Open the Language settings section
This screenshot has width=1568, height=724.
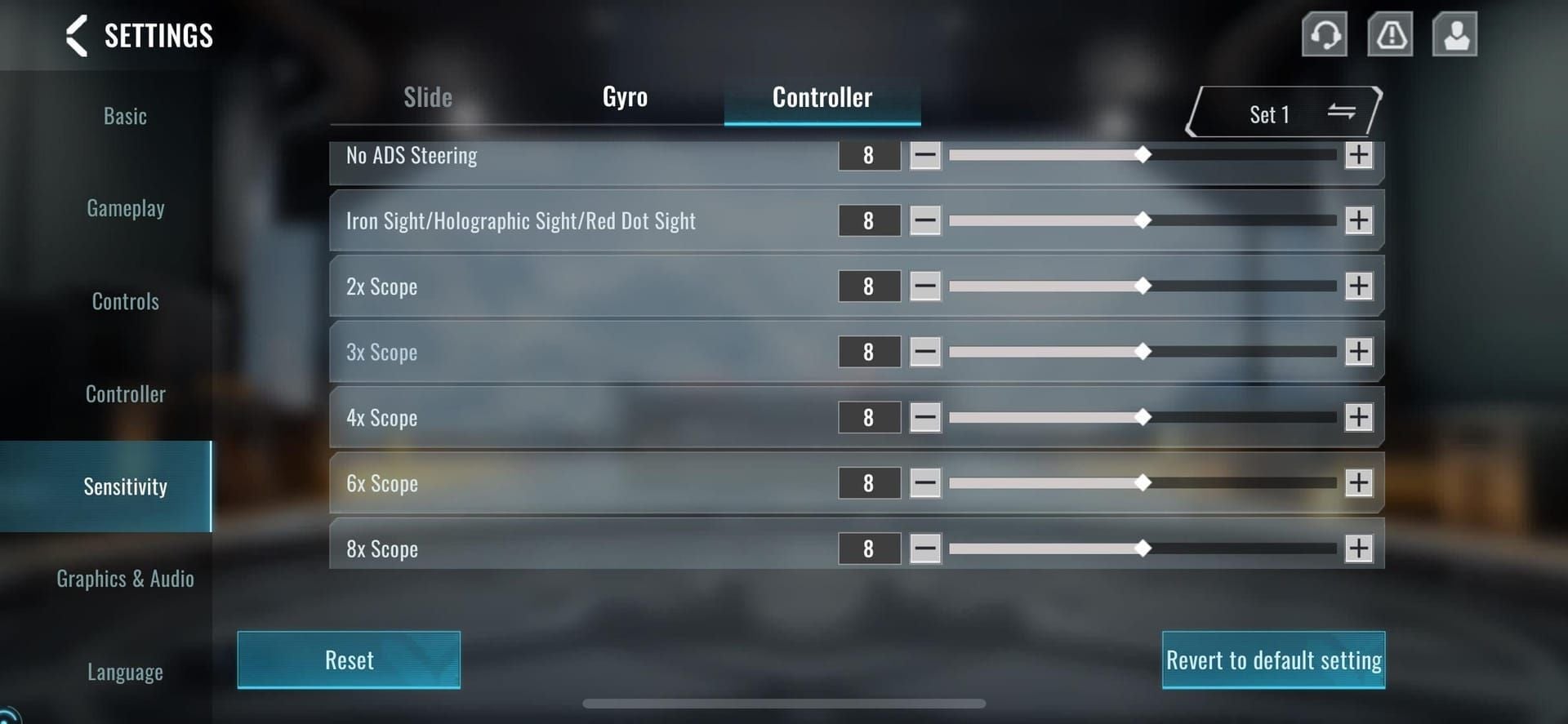coord(125,672)
